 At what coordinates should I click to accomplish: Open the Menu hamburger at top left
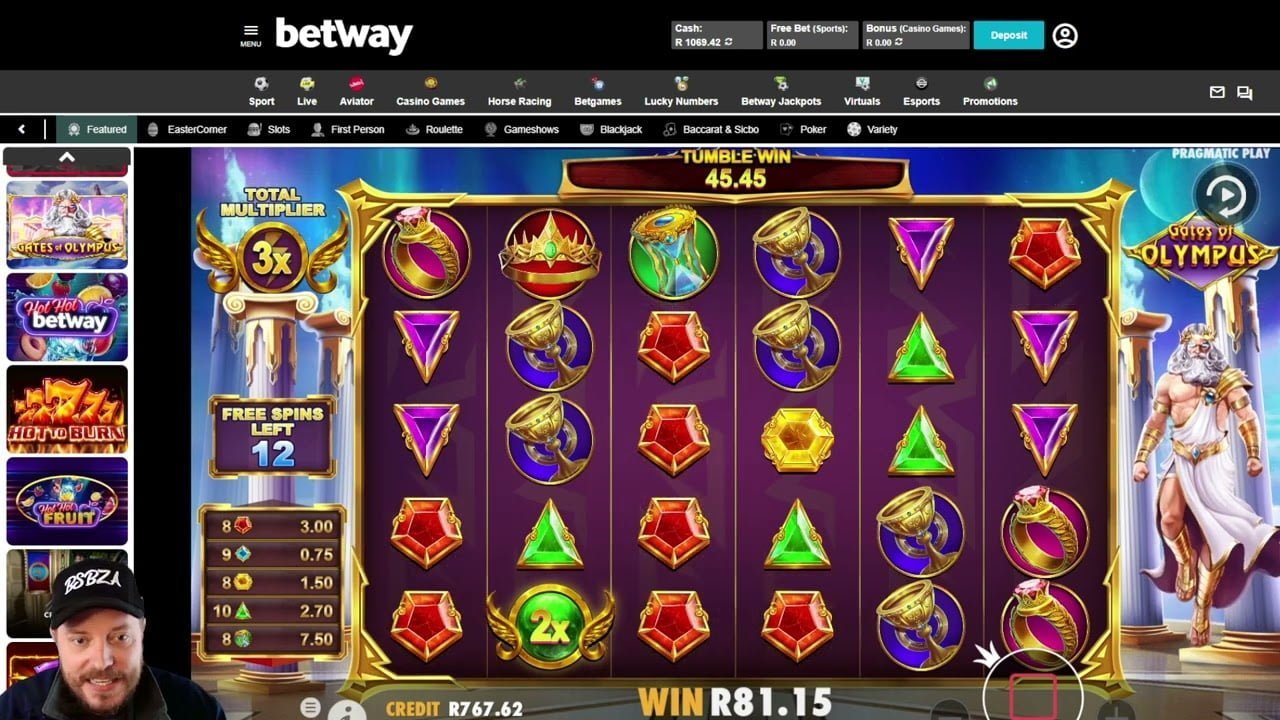click(251, 31)
